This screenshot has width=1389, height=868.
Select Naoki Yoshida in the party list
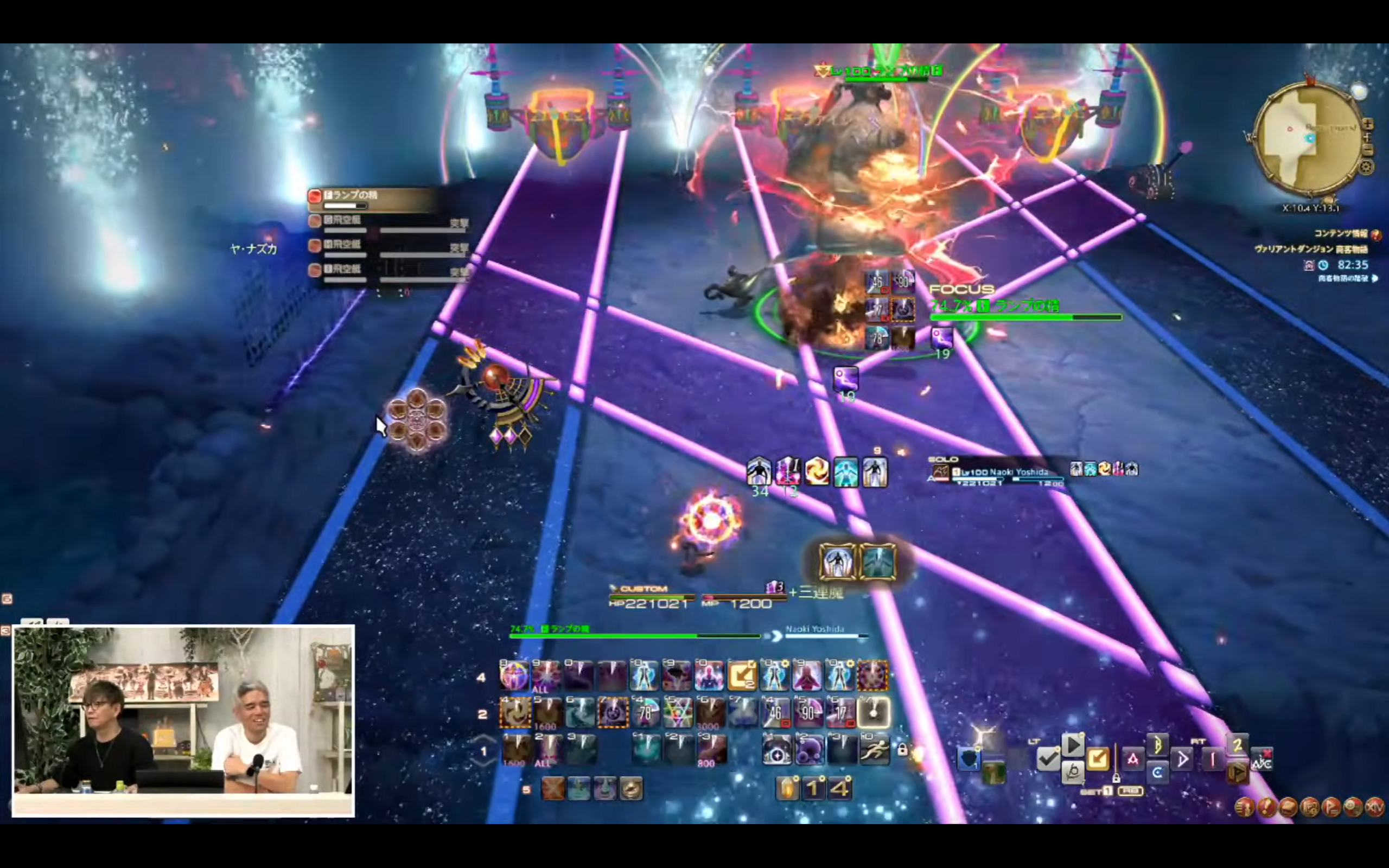click(1010, 473)
